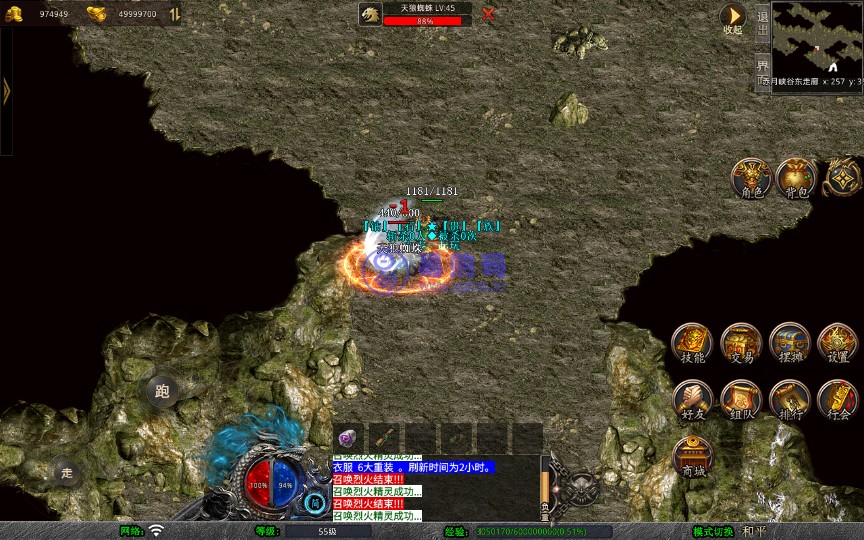The image size is (864, 540).
Task: Collapse the menu with the 收起 arrow
Action: (x=733, y=17)
